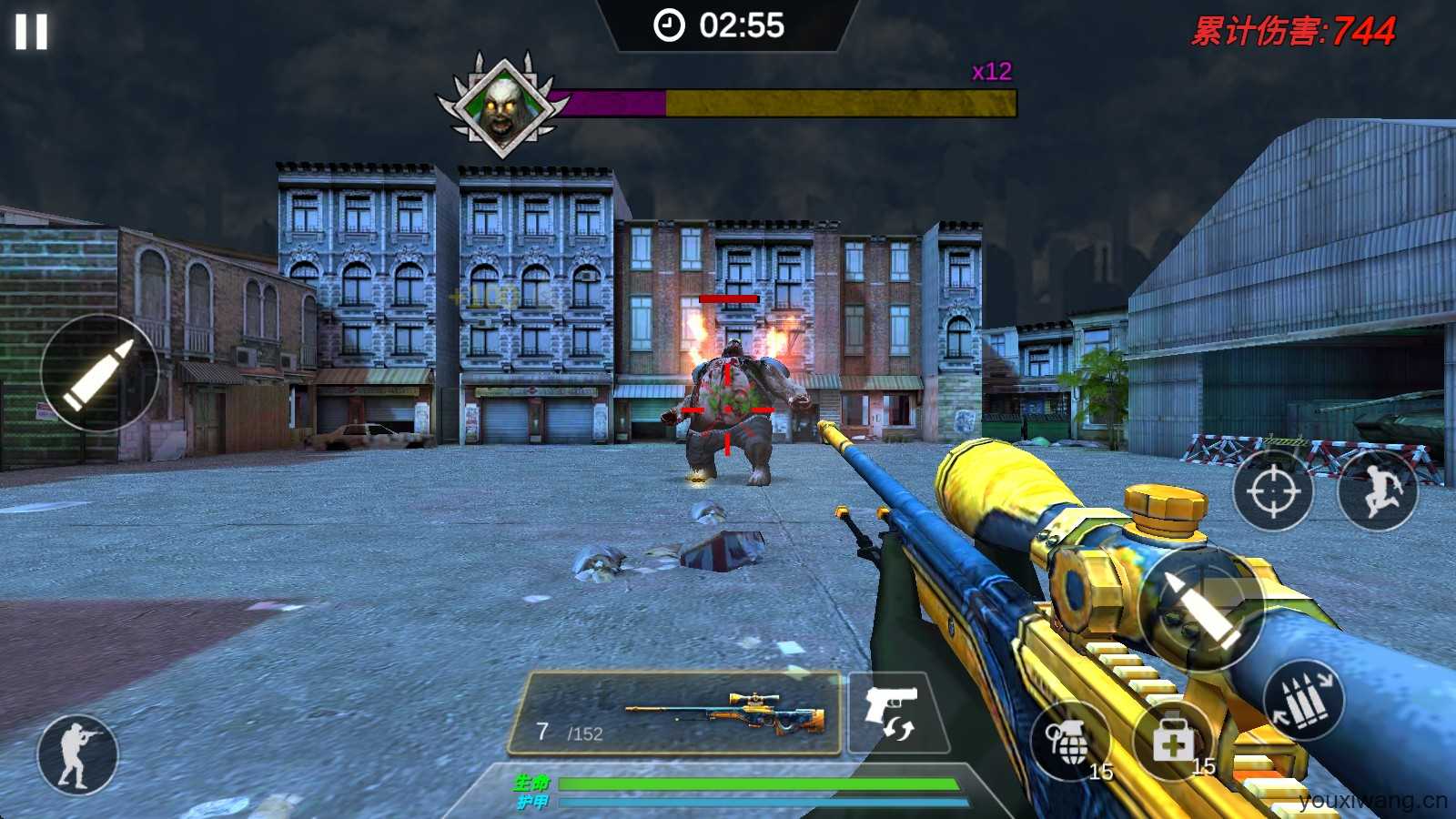Use the medkit

1173,741
